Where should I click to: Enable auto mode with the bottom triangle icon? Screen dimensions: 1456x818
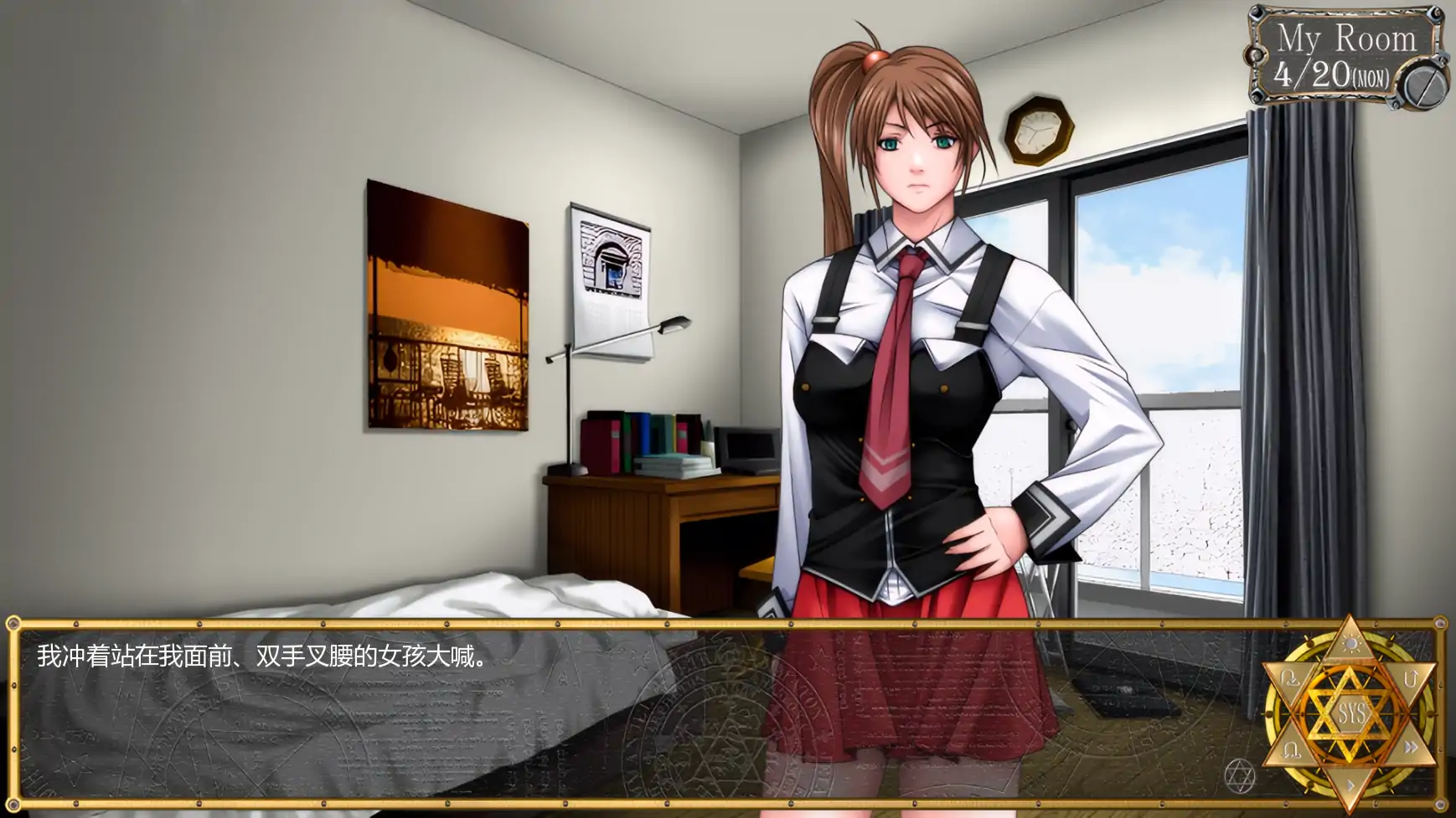point(1350,783)
